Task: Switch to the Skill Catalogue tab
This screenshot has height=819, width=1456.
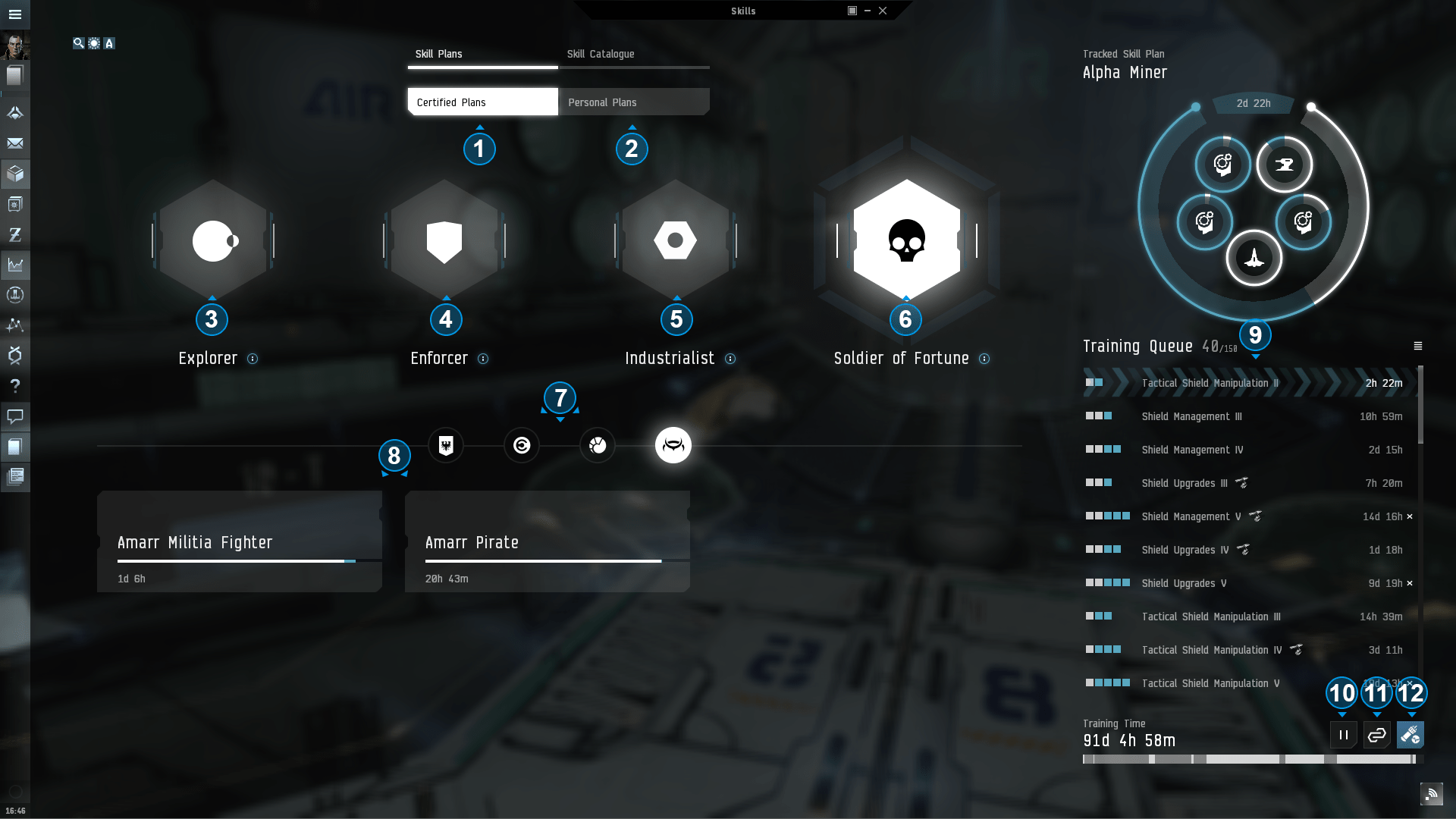Action: pyautogui.click(x=601, y=54)
